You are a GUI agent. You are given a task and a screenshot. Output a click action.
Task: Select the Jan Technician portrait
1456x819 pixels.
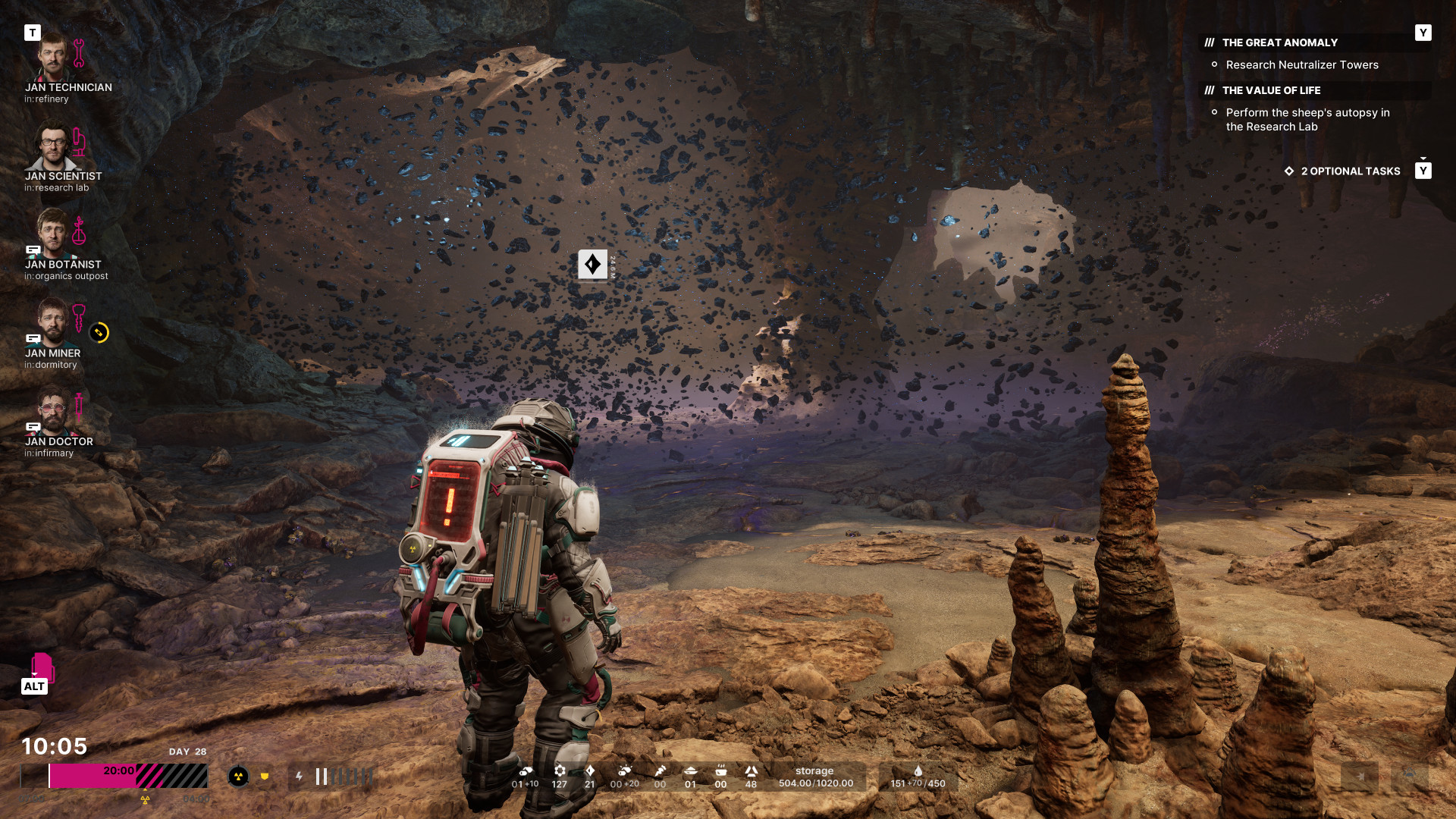click(53, 58)
